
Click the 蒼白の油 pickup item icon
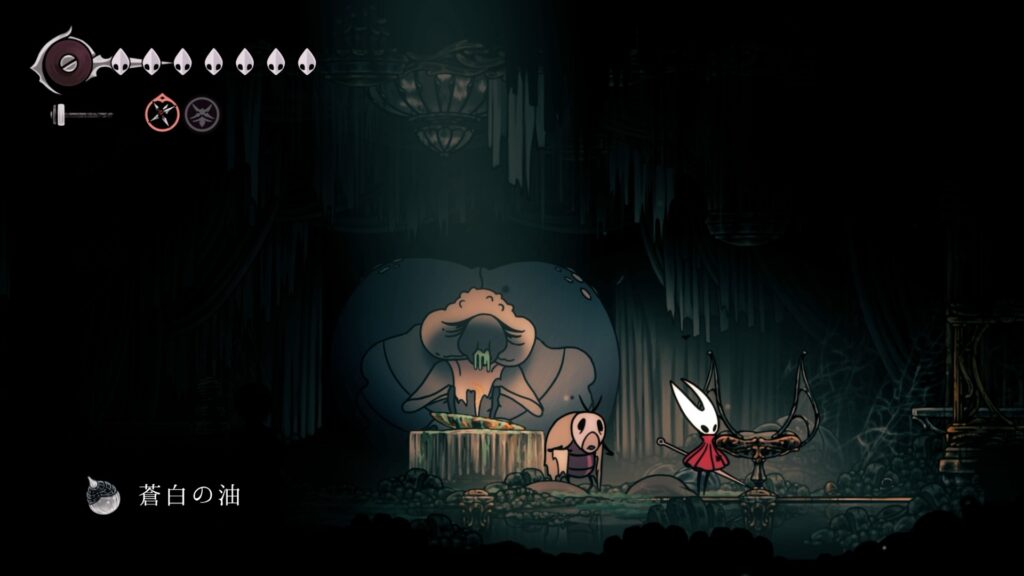(103, 495)
